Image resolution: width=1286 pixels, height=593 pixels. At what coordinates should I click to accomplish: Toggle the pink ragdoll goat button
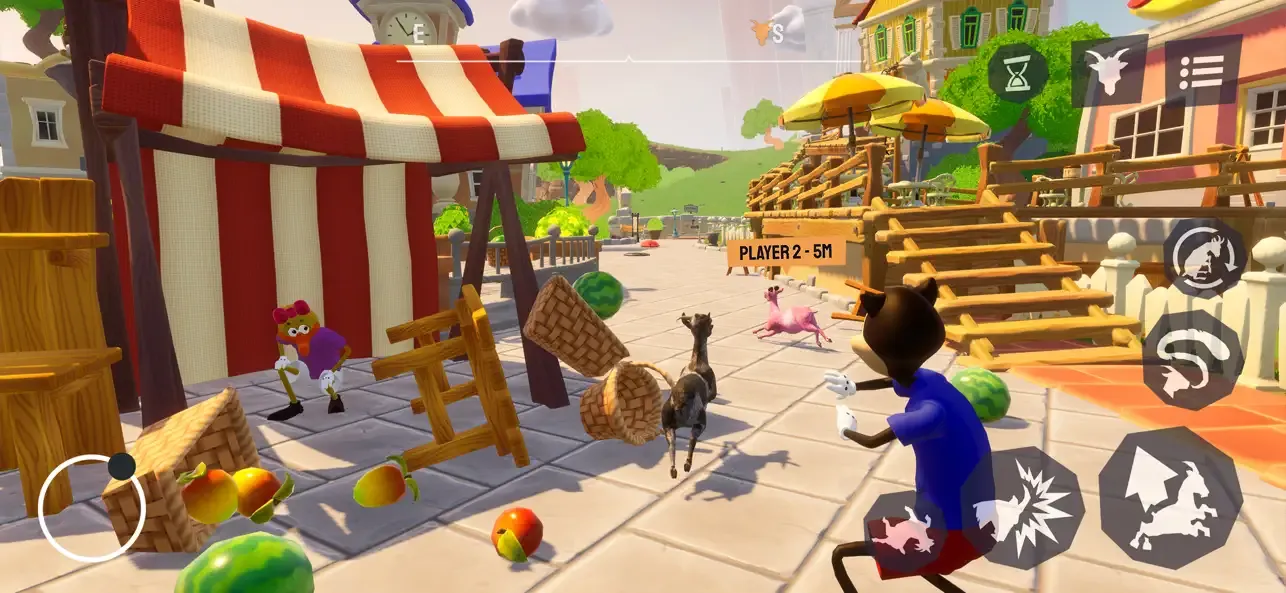[905, 532]
